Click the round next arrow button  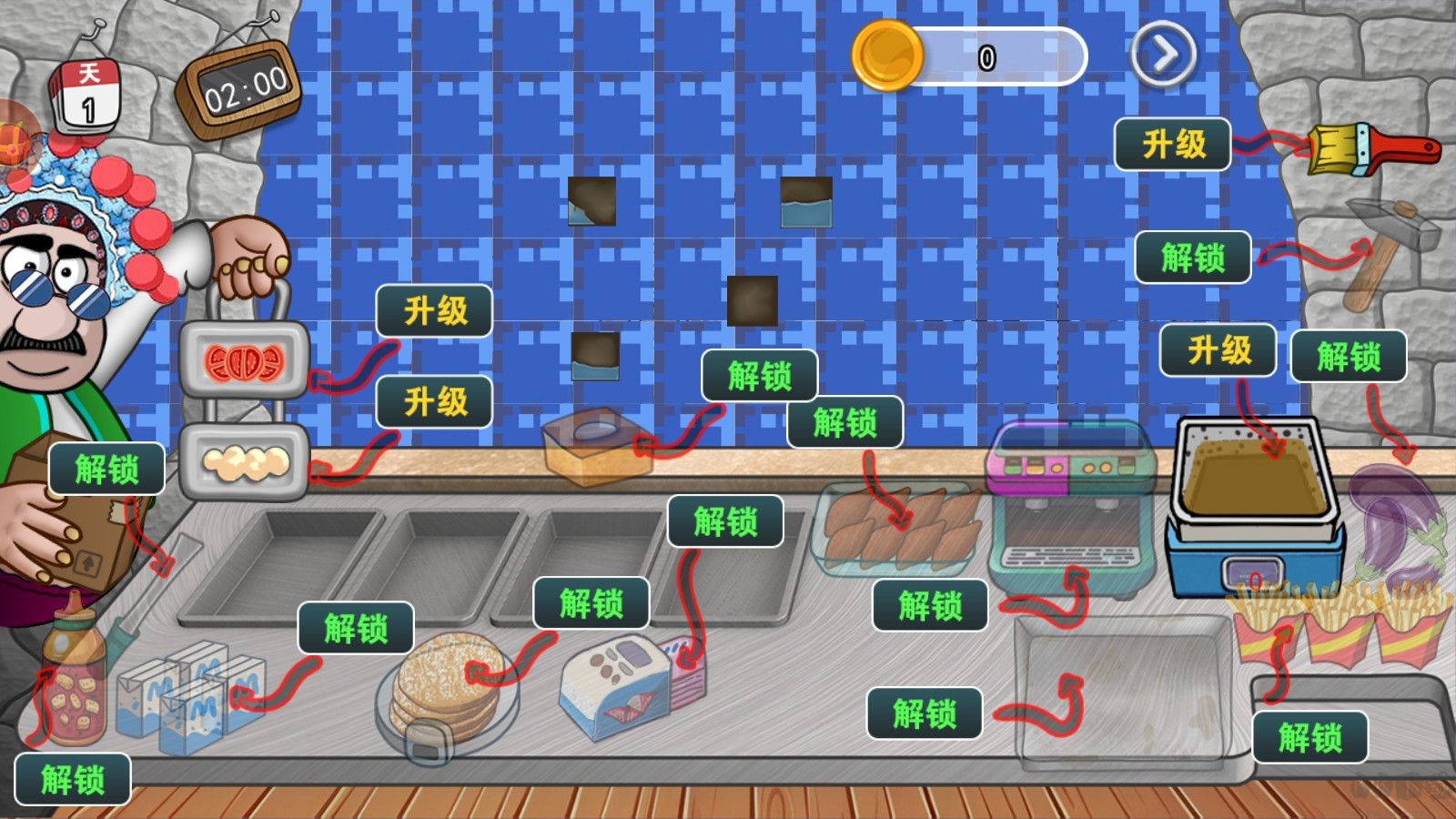(1162, 56)
